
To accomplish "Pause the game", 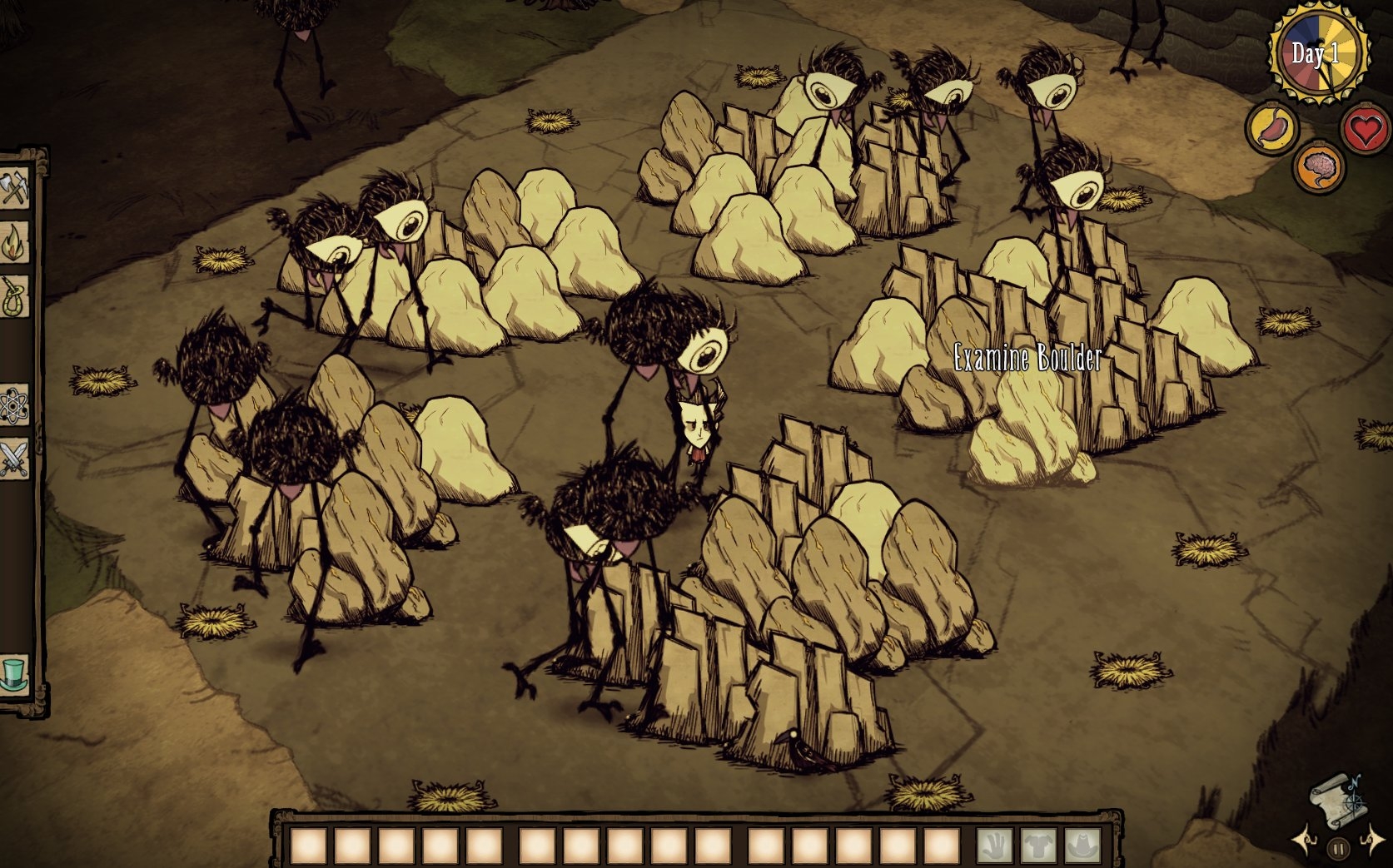I will point(1338,849).
